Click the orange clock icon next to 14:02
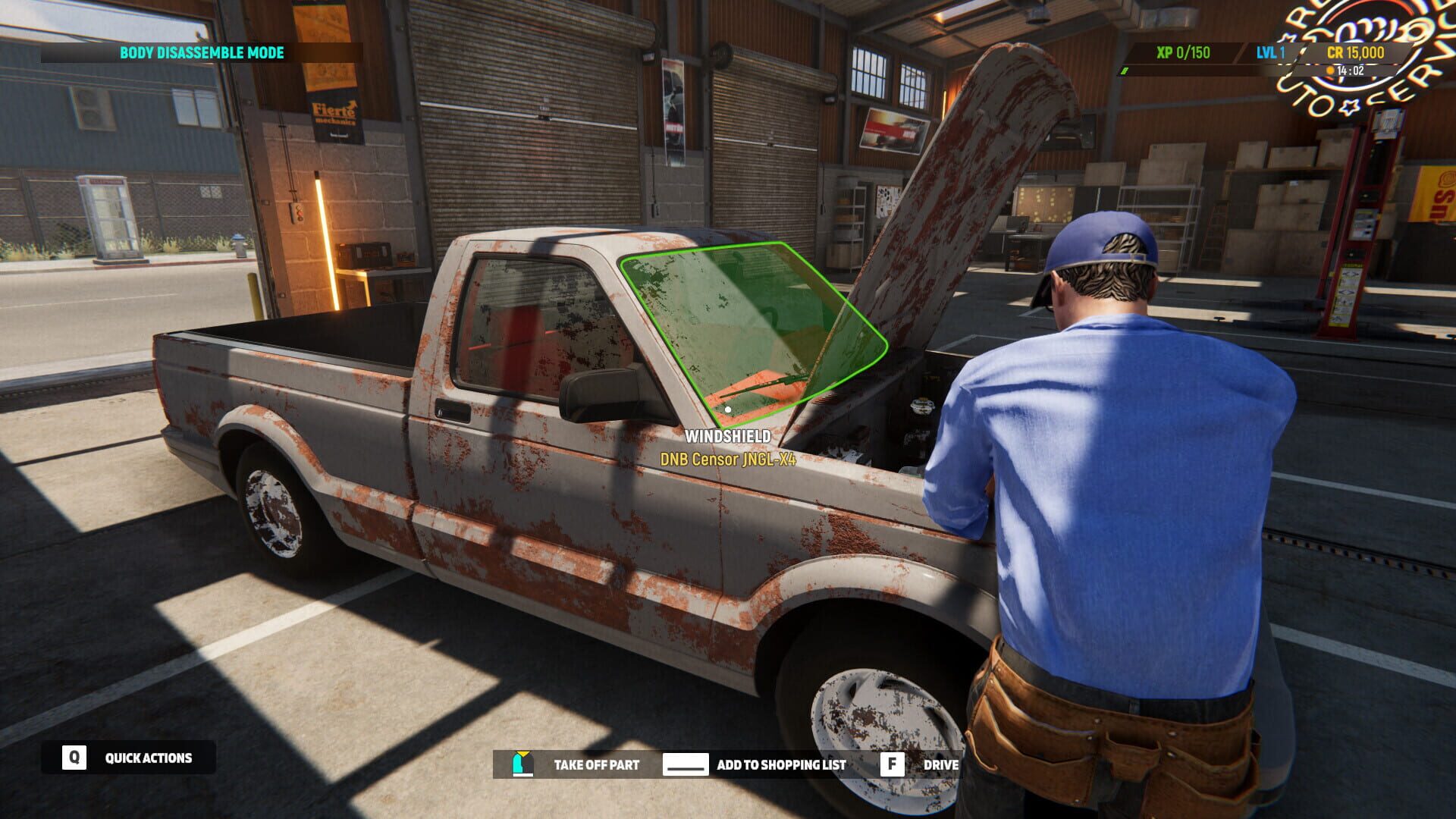Image resolution: width=1456 pixels, height=819 pixels. (1332, 71)
